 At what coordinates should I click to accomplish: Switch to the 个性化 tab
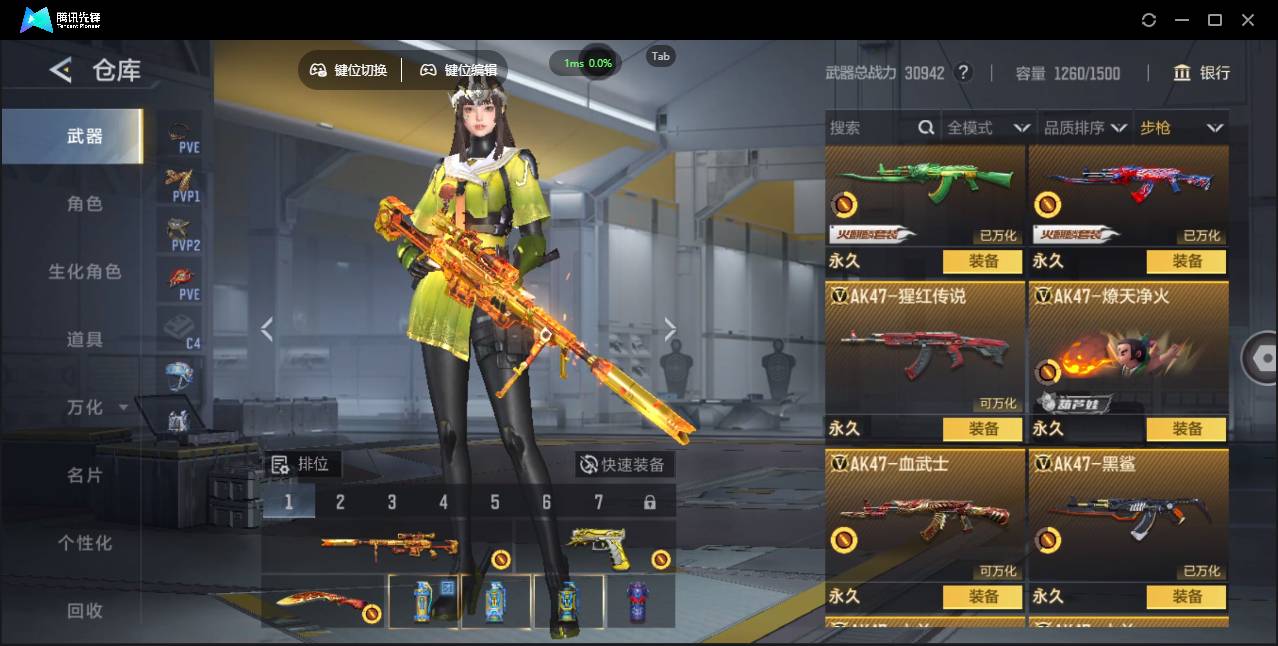tap(85, 543)
